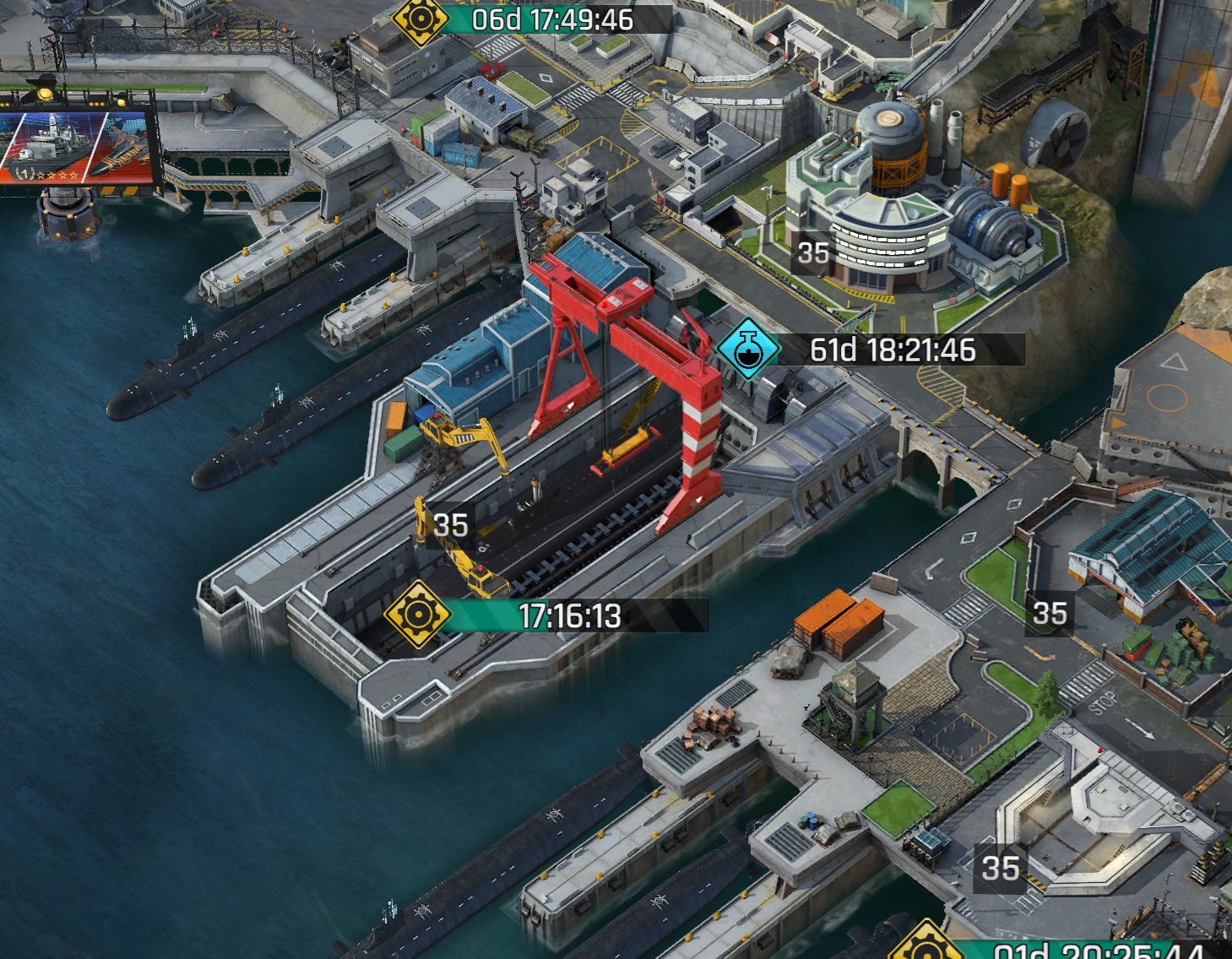The image size is (1232, 959).
Task: Open the gear icon for the 06d 17:49:46 upgrade
Action: pos(420,19)
